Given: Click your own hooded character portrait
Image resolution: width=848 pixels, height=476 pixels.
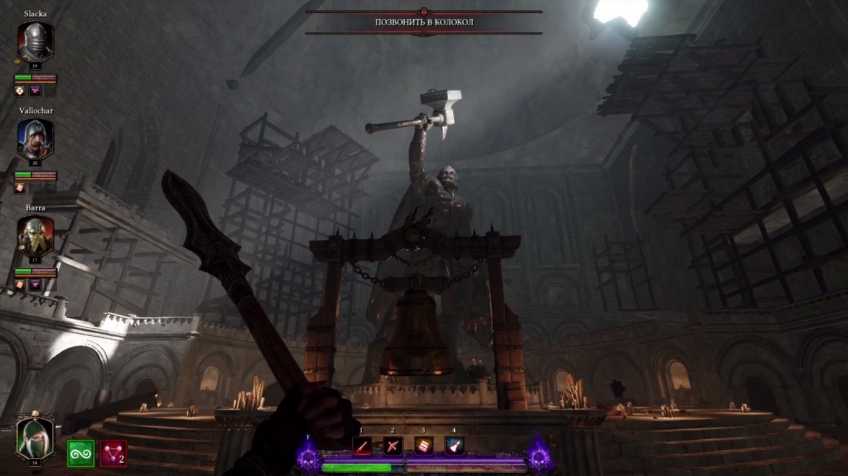Looking at the screenshot, I should pyautogui.click(x=34, y=437).
